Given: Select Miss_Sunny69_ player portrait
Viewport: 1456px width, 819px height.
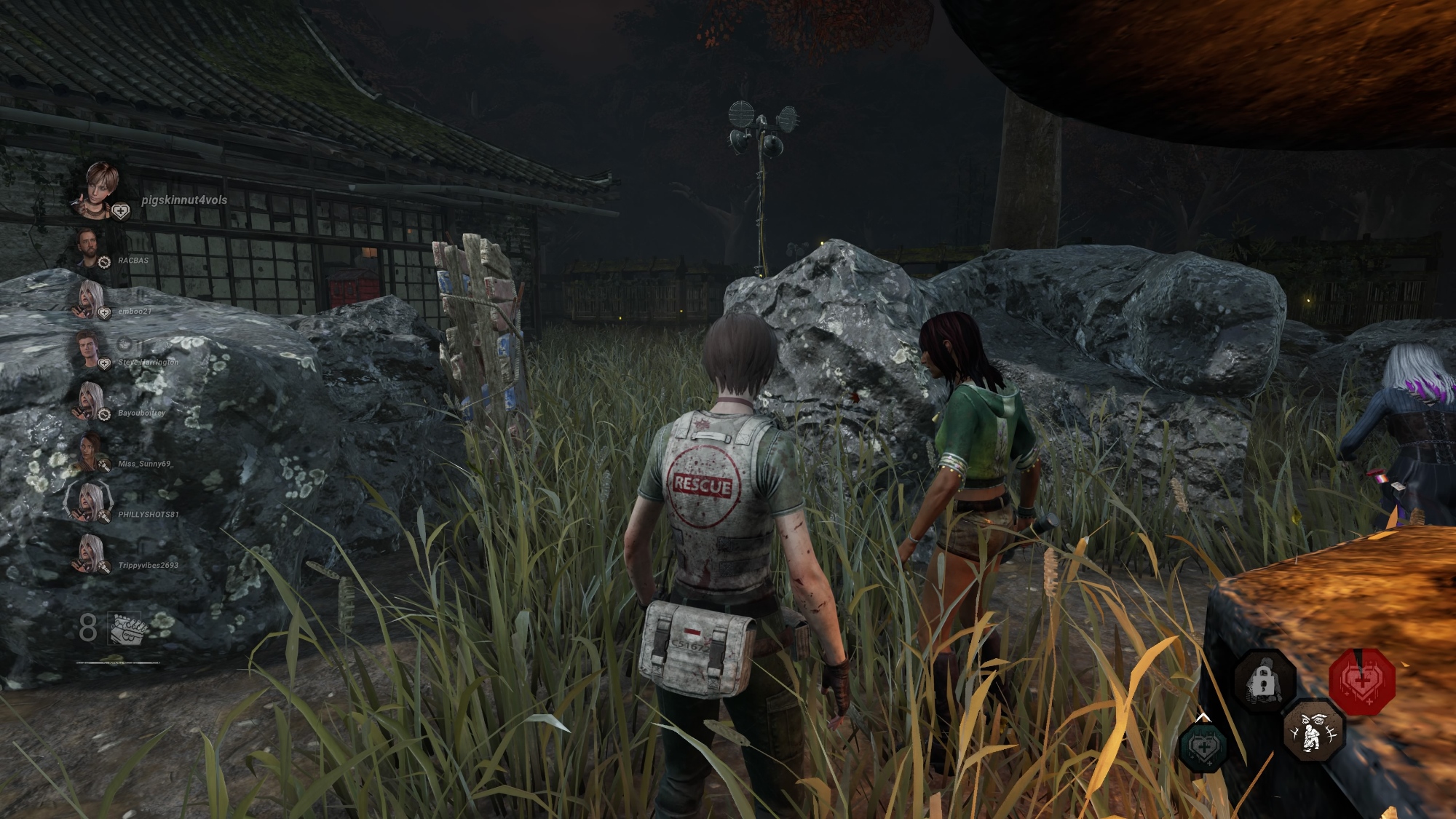Looking at the screenshot, I should [89, 451].
